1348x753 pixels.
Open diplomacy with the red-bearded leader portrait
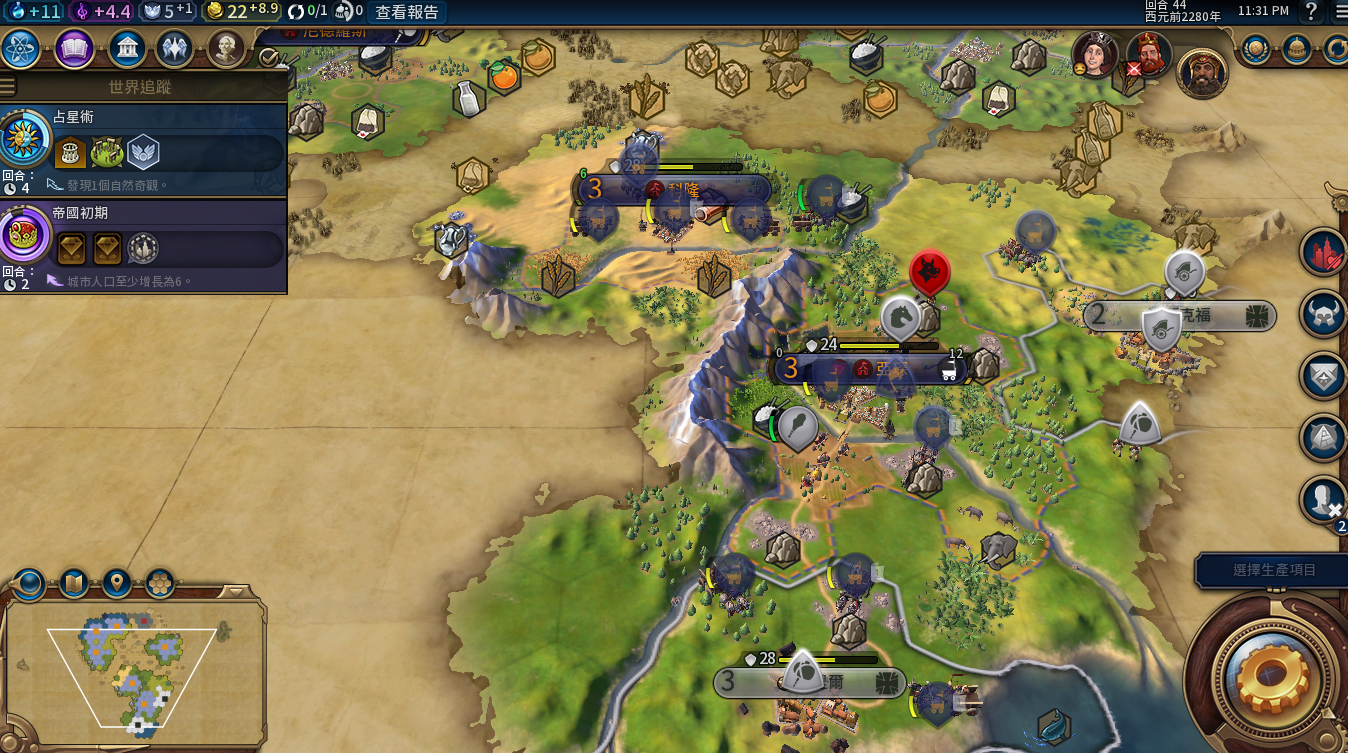(1149, 55)
